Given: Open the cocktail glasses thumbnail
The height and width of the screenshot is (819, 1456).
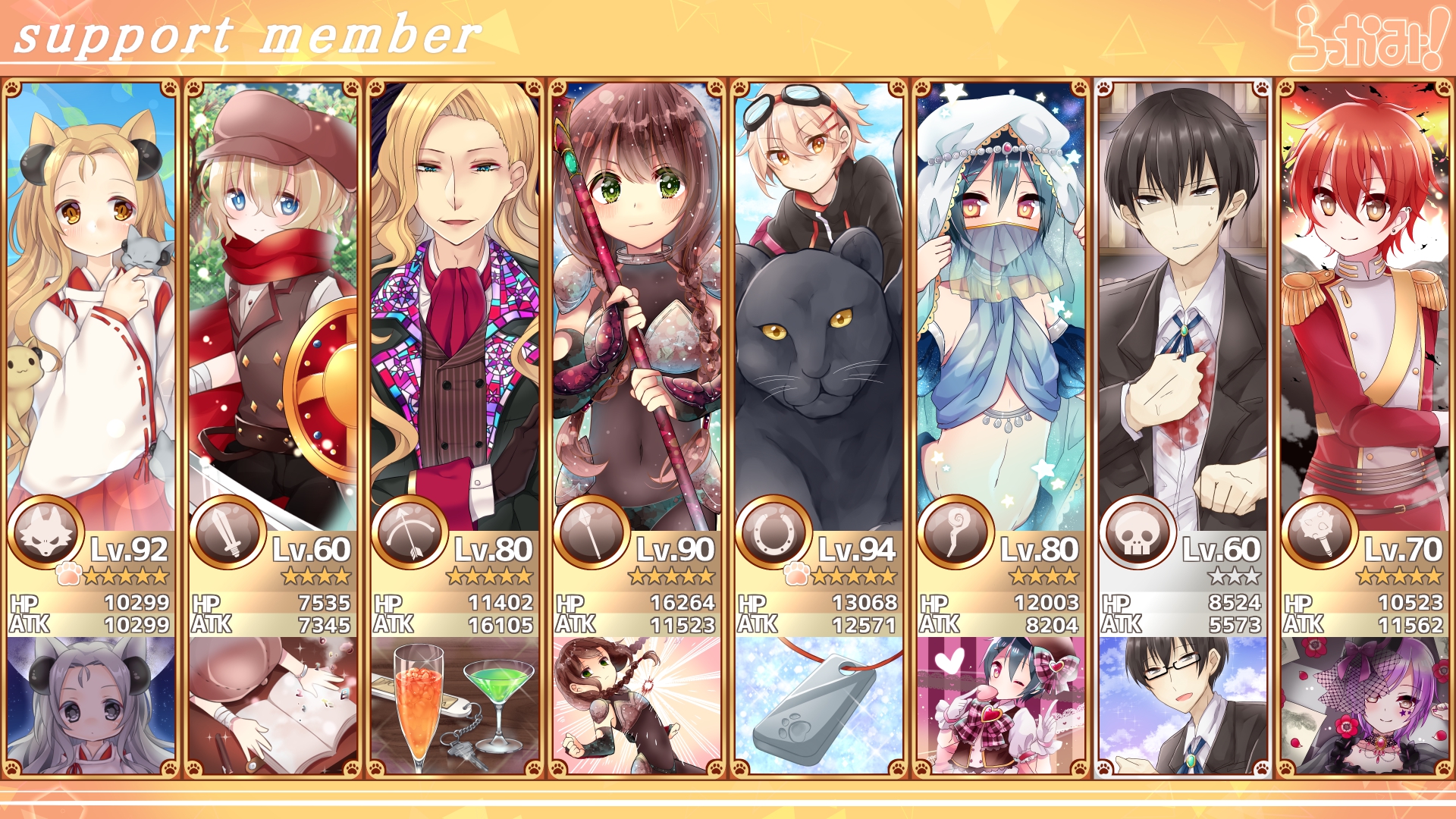Looking at the screenshot, I should 455,705.
